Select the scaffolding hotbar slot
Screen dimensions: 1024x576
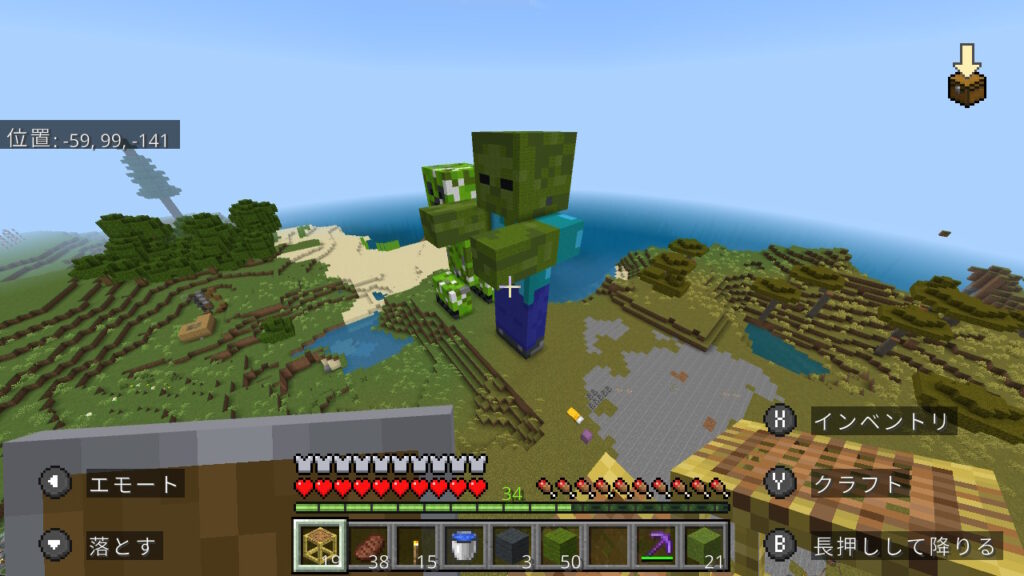(320, 545)
